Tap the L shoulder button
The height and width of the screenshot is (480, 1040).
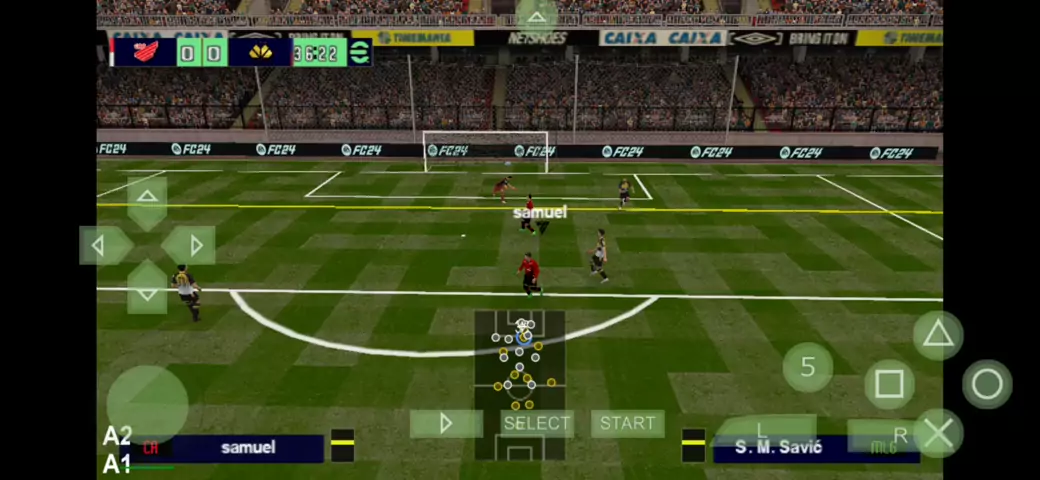(x=765, y=430)
